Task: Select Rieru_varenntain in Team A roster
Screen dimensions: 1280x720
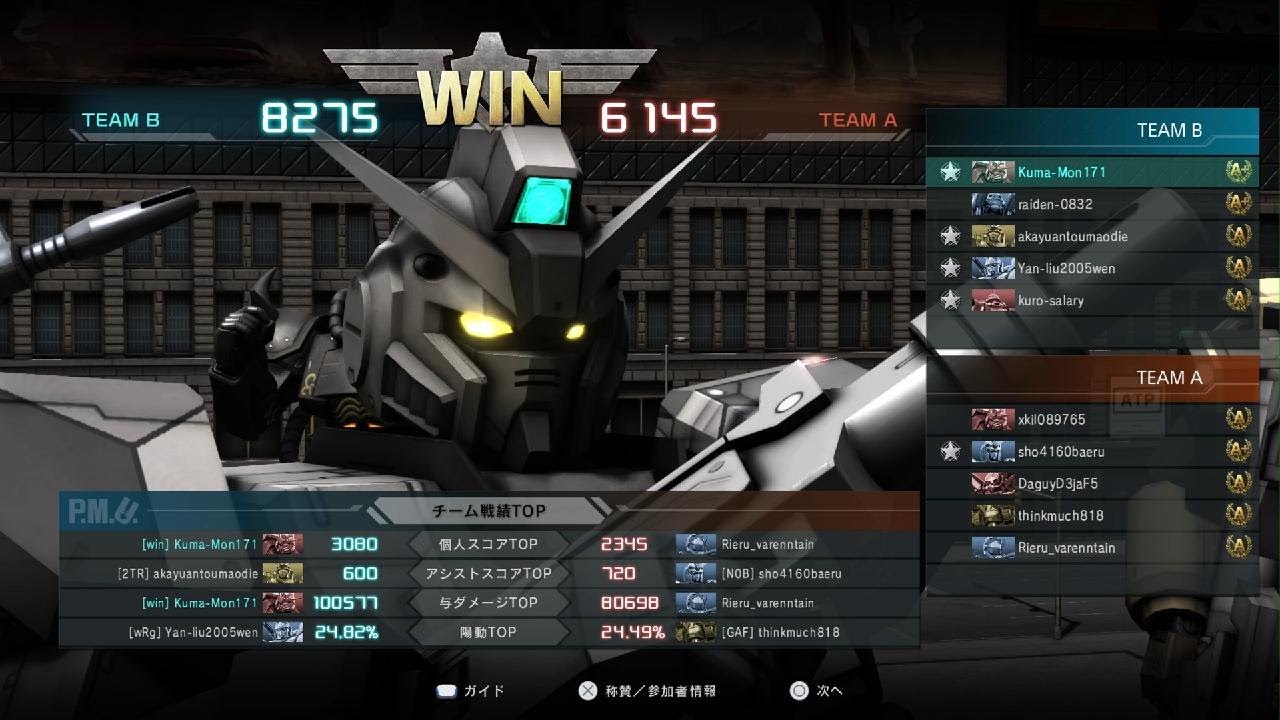Action: click(x=1066, y=548)
